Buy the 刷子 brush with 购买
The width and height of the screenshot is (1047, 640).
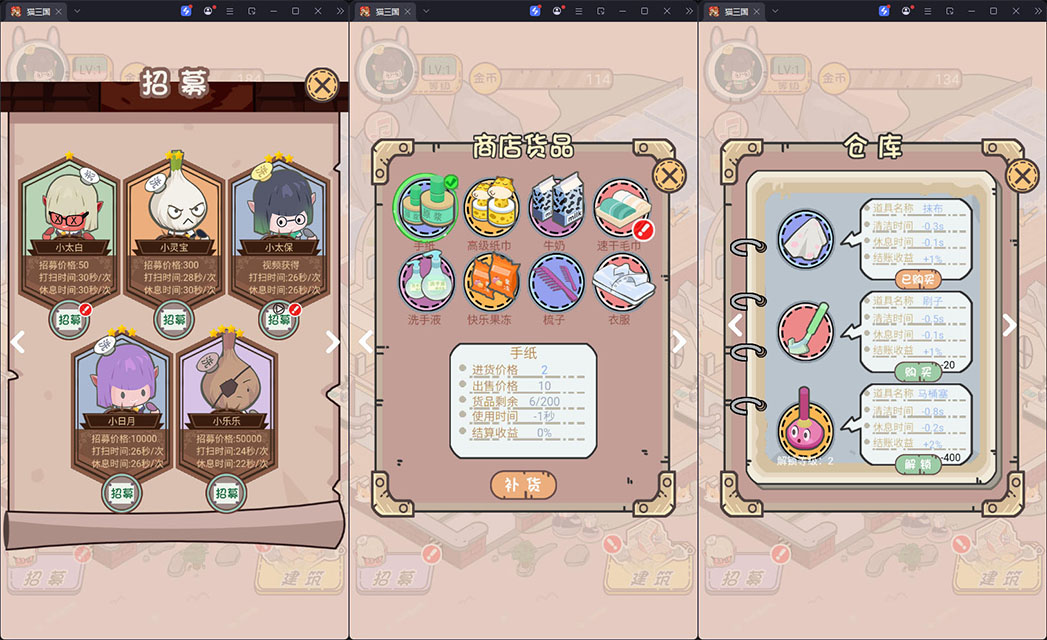(917, 372)
